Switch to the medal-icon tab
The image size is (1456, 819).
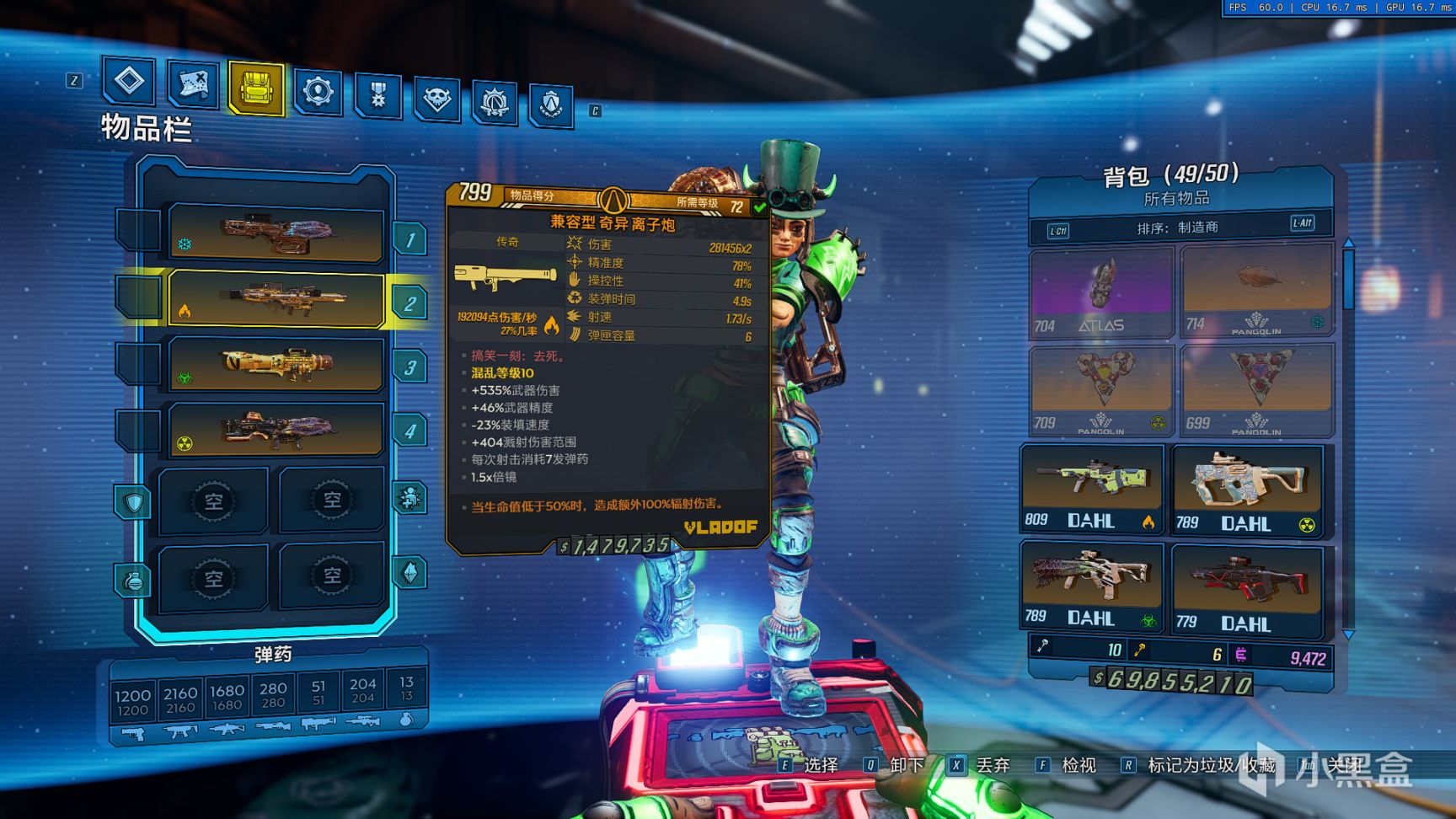[377, 94]
